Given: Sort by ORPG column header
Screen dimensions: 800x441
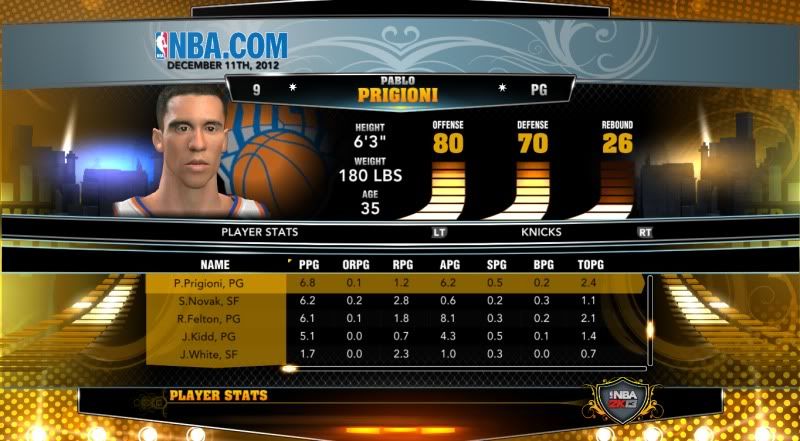Looking at the screenshot, I should tap(354, 265).
